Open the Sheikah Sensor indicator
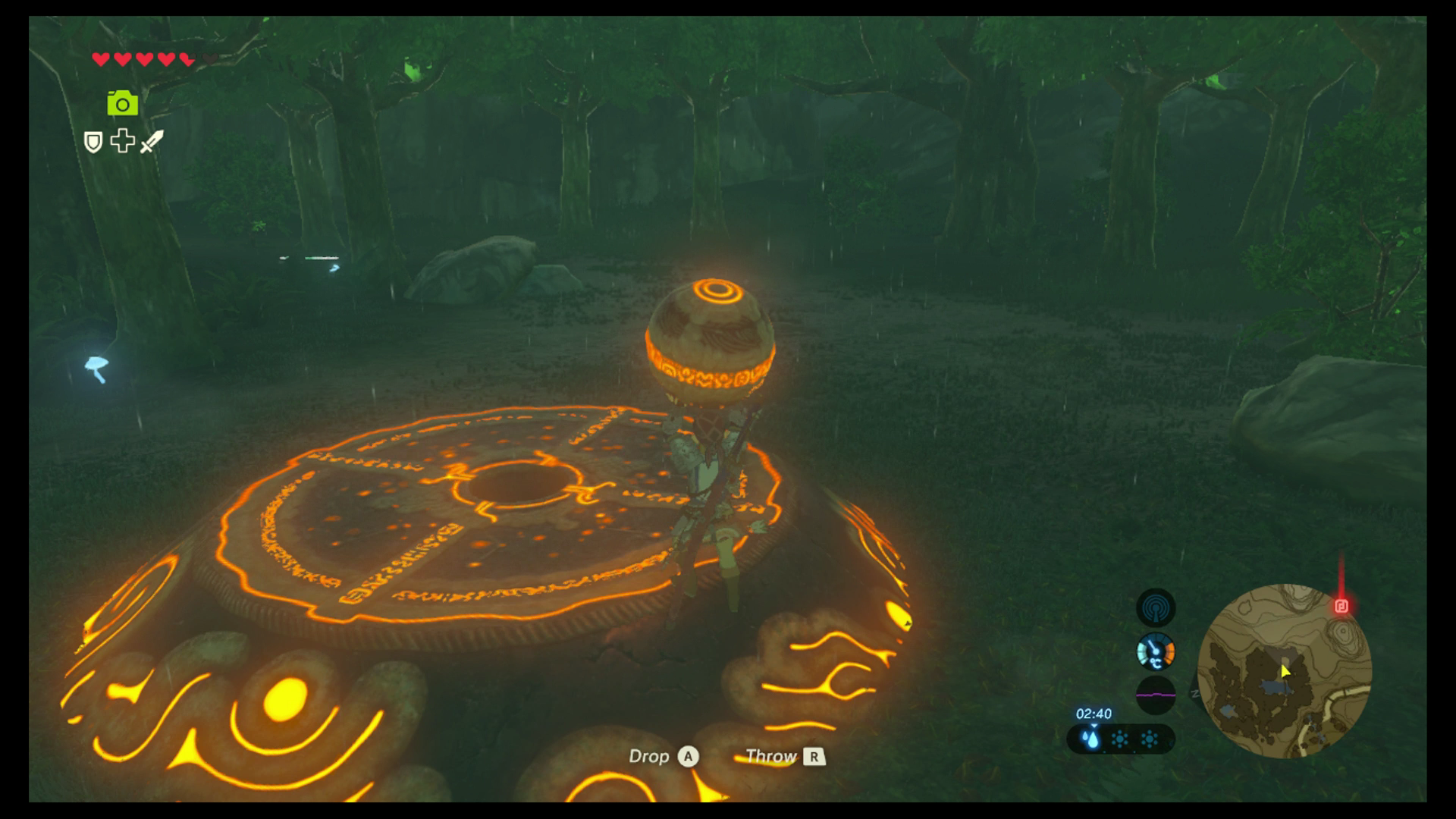The image size is (1456, 819). (x=1156, y=607)
